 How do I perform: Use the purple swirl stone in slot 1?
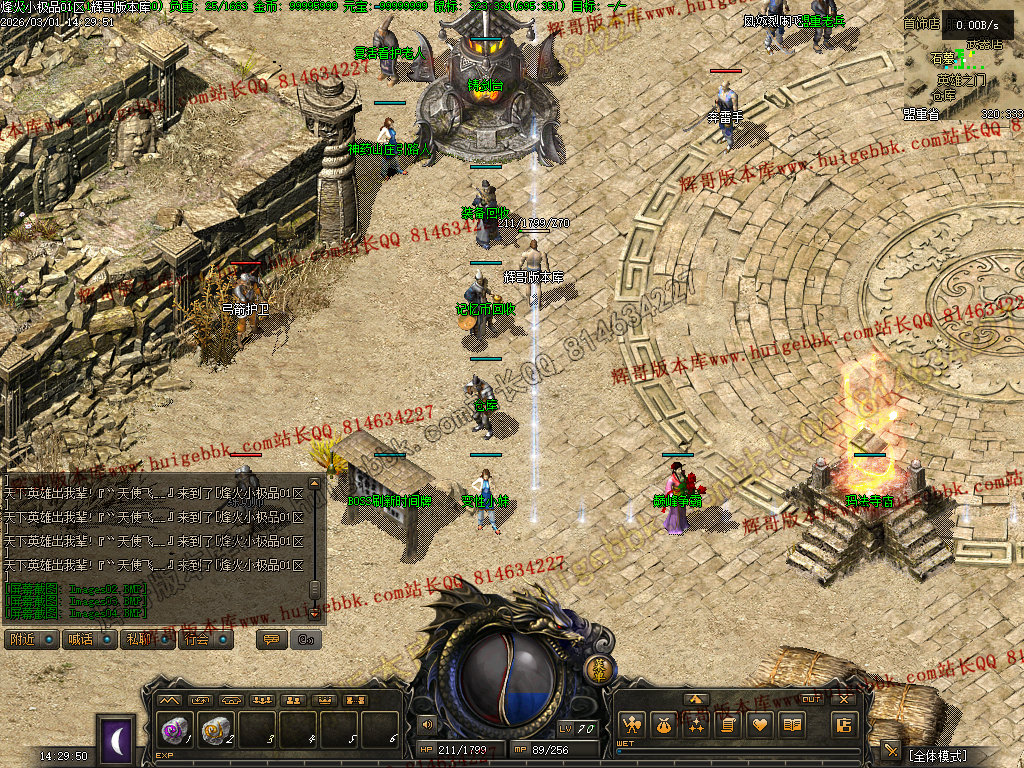[x=174, y=731]
